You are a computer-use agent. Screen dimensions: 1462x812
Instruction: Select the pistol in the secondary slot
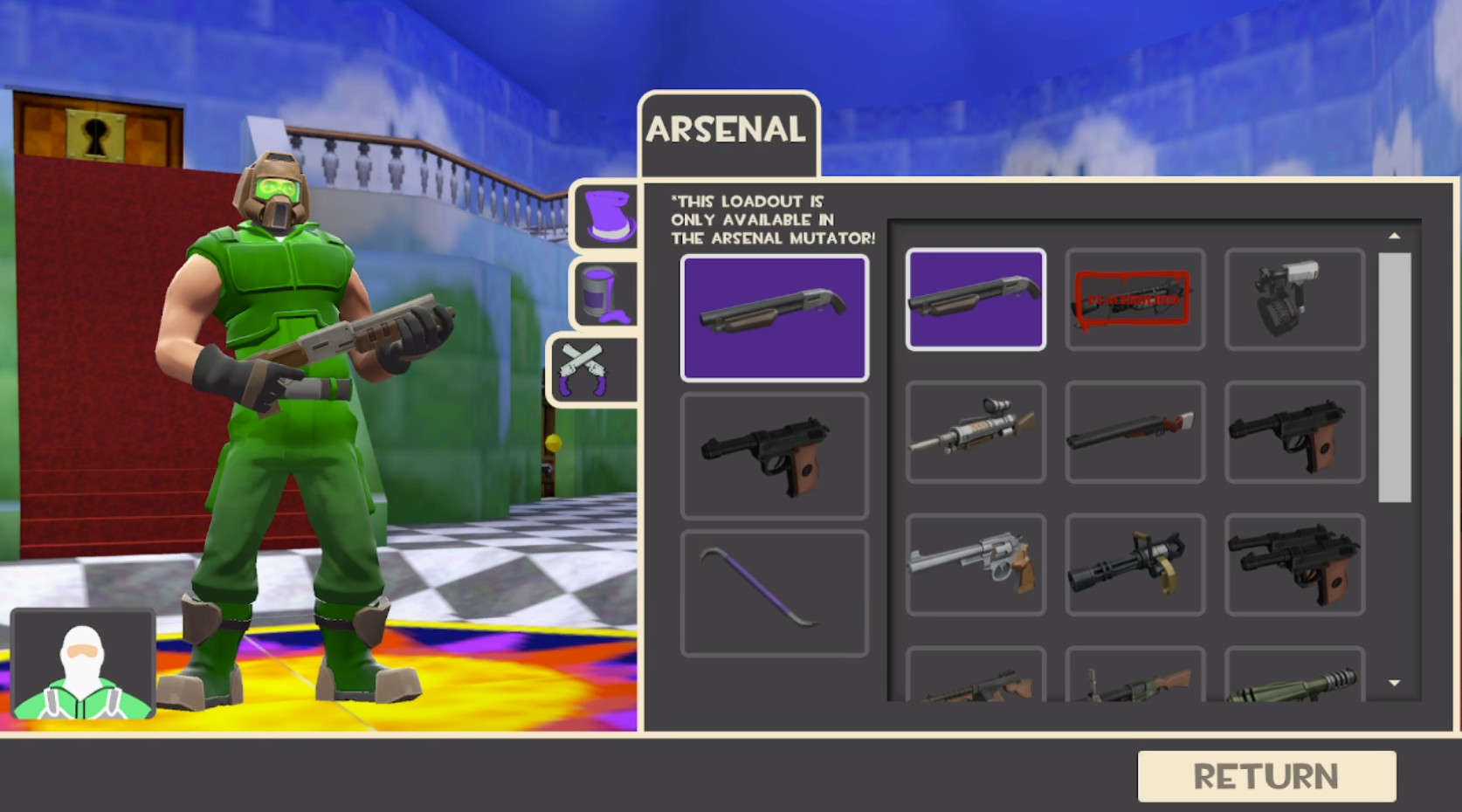click(x=775, y=457)
